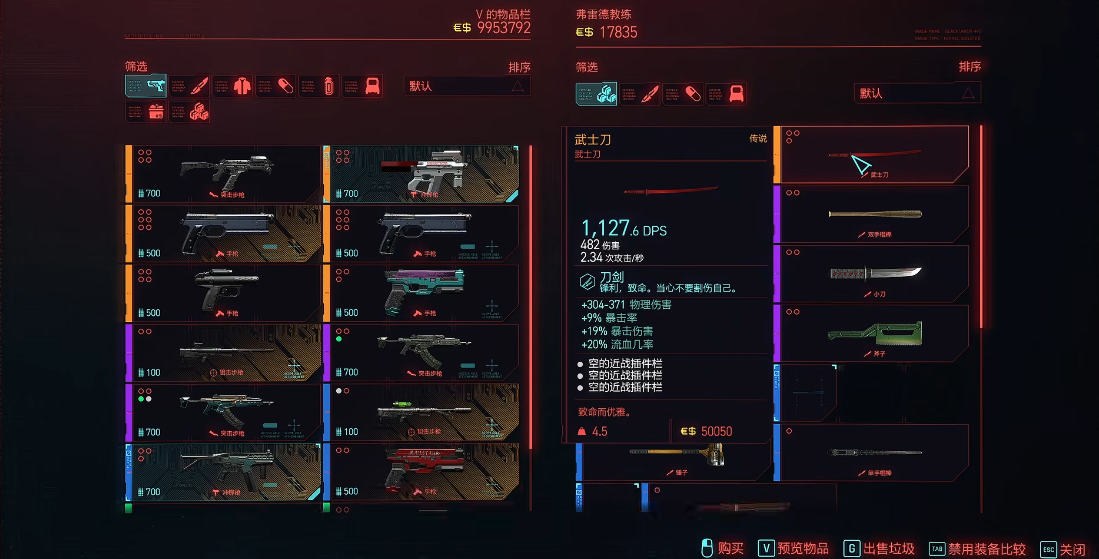The width and height of the screenshot is (1099, 559).
Task: Select the red pistol in V's inventory
Action: [x=422, y=472]
